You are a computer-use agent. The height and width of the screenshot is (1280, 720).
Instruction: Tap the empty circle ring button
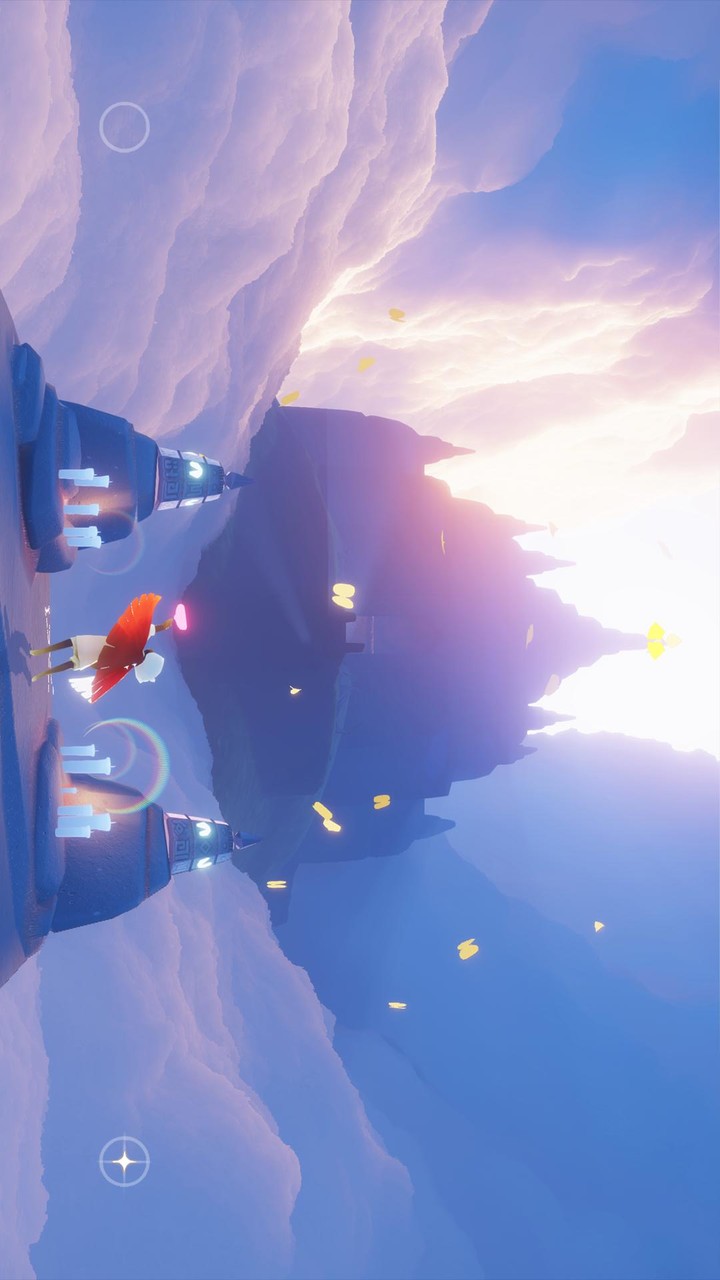pos(124,127)
